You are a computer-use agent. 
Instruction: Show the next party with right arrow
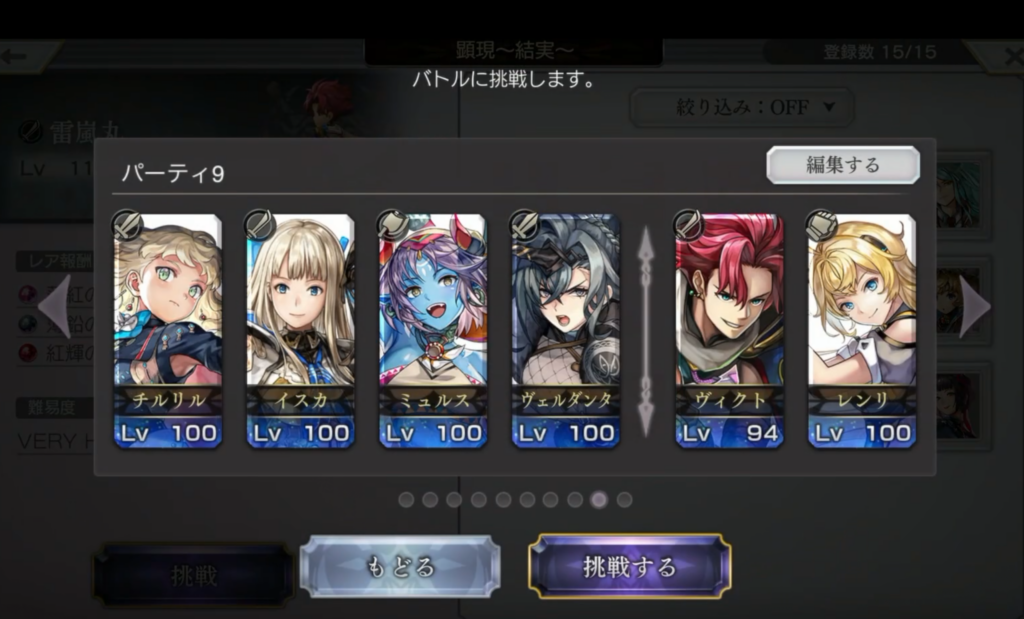point(974,307)
